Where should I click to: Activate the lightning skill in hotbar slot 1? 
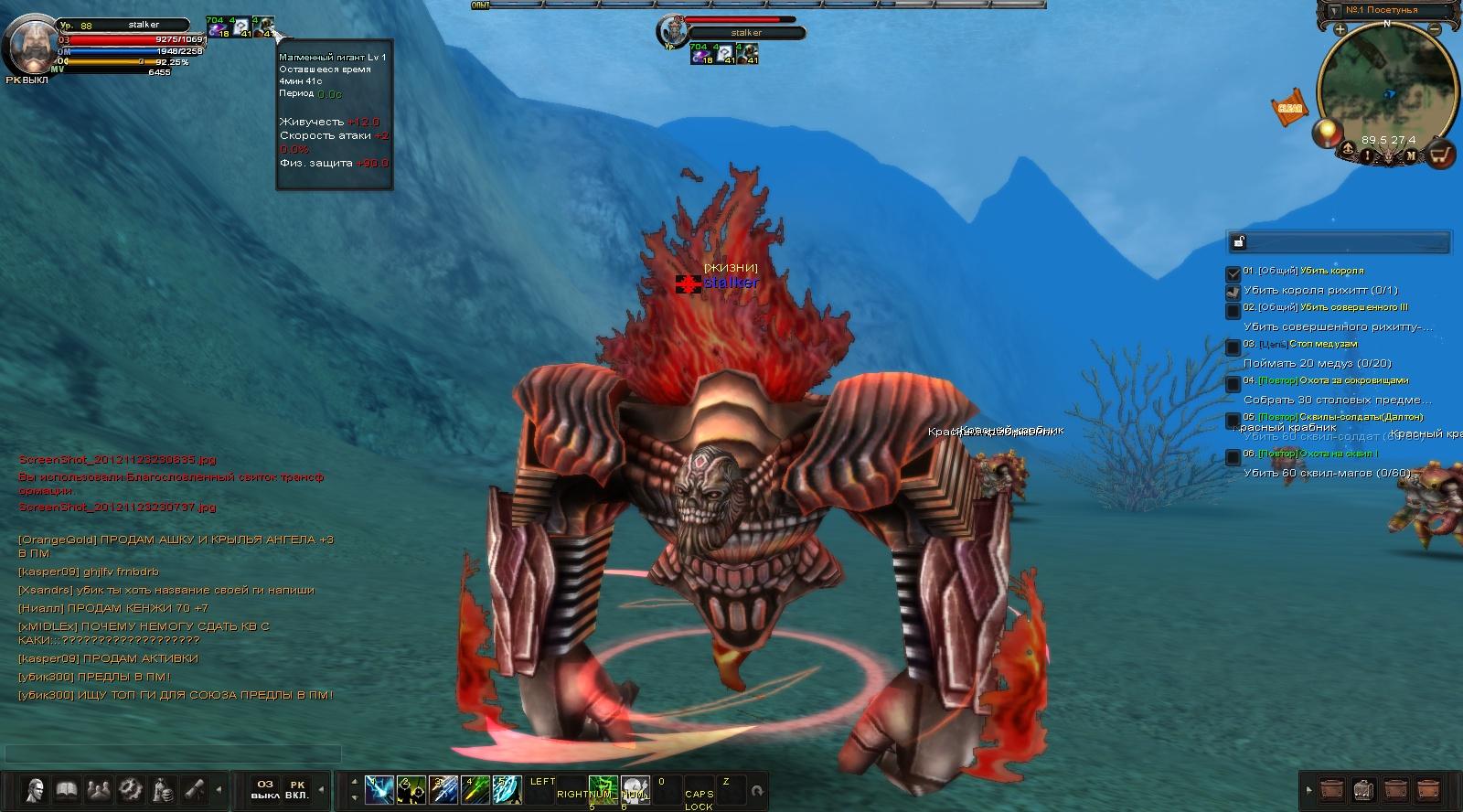(379, 789)
